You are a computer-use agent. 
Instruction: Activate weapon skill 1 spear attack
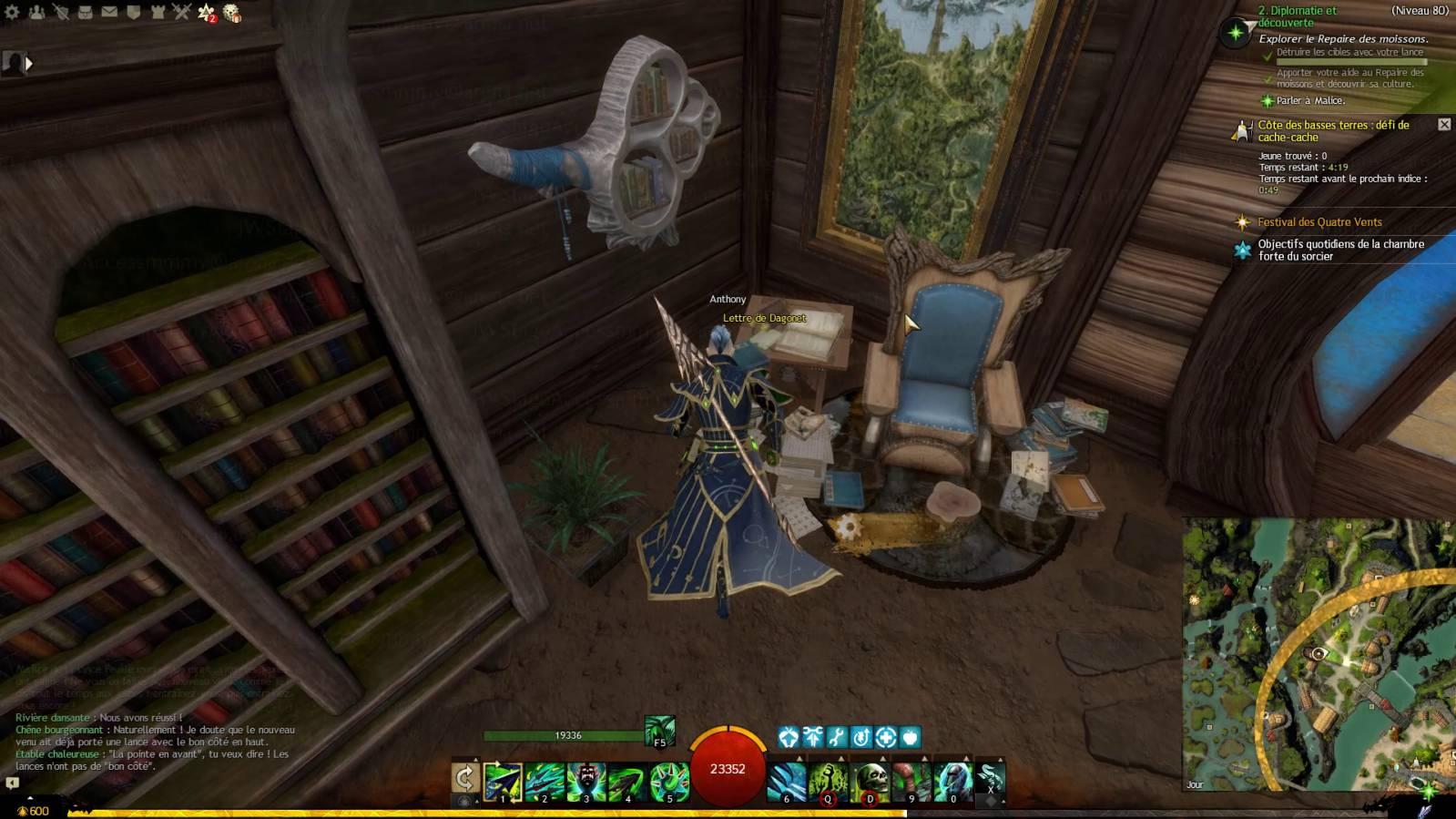pyautogui.click(x=503, y=782)
